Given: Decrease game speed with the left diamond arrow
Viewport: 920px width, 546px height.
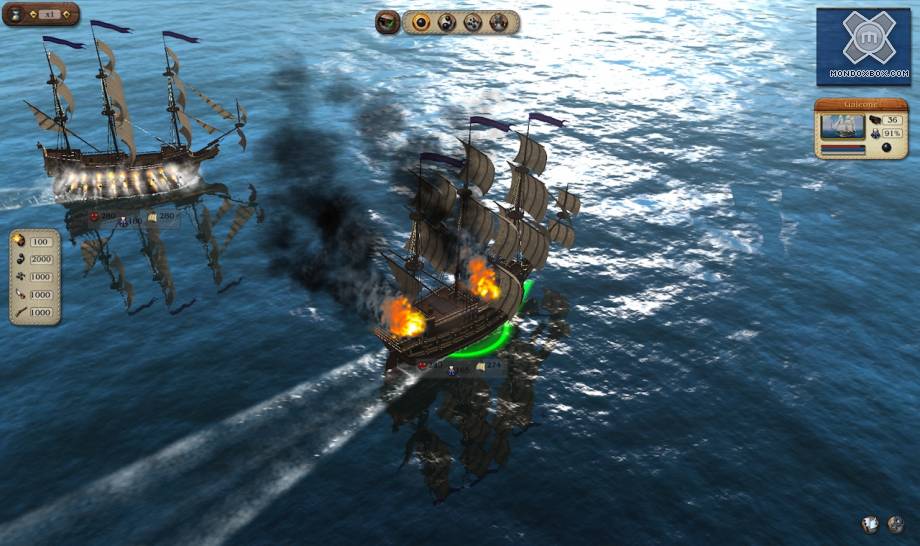Looking at the screenshot, I should [31, 15].
